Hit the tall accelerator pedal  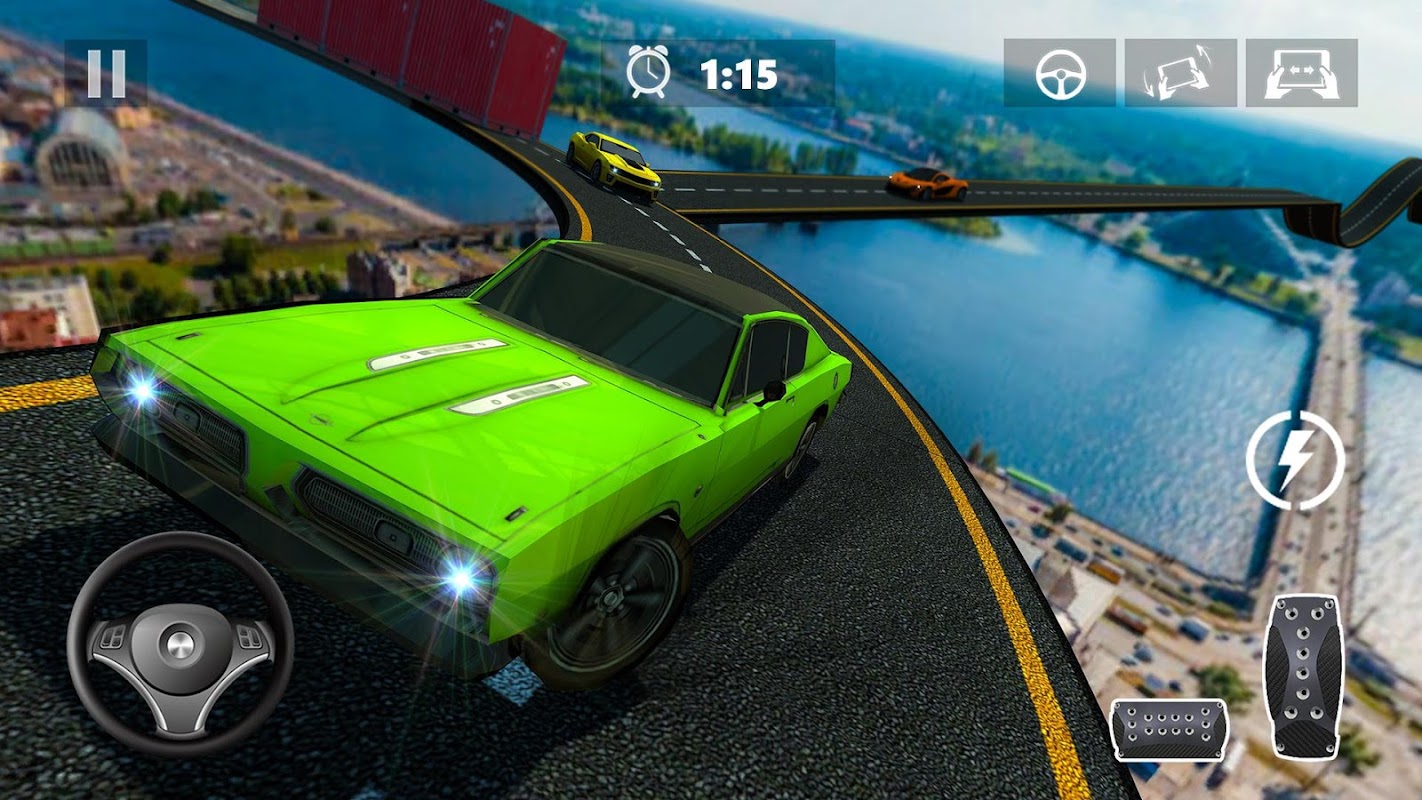pyautogui.click(x=1301, y=675)
